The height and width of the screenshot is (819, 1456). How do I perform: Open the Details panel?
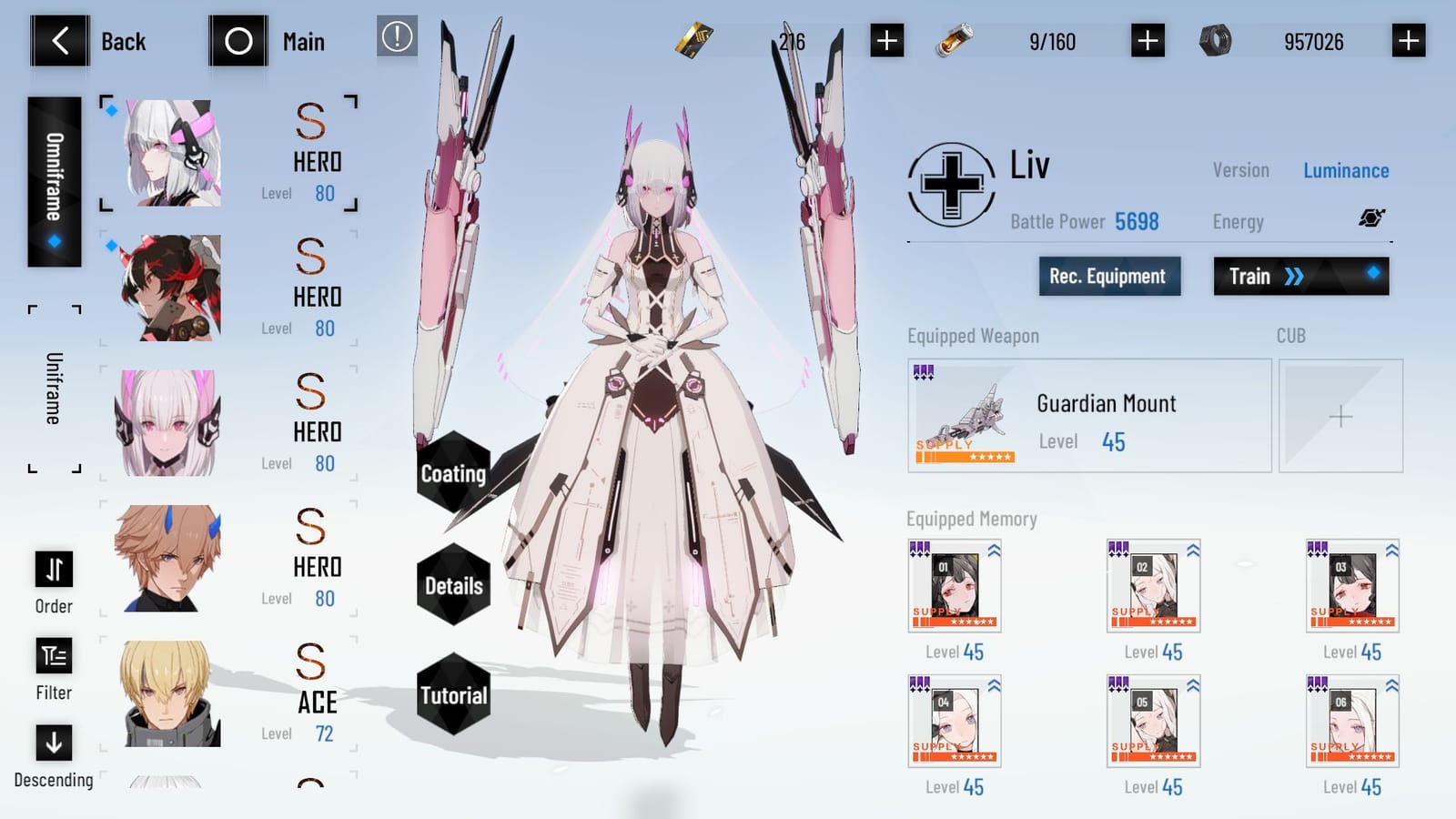coord(452,587)
